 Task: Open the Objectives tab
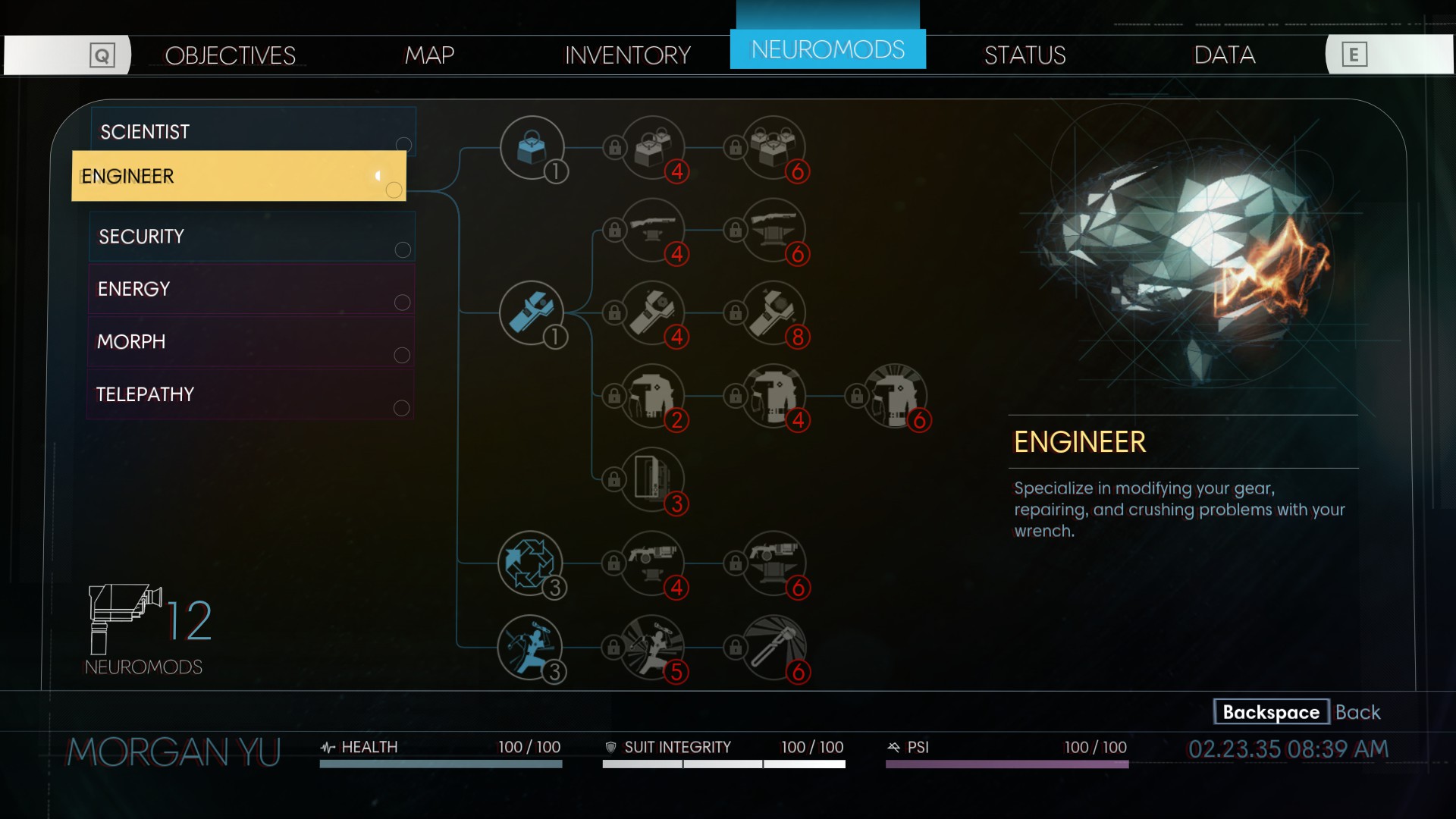[x=230, y=55]
